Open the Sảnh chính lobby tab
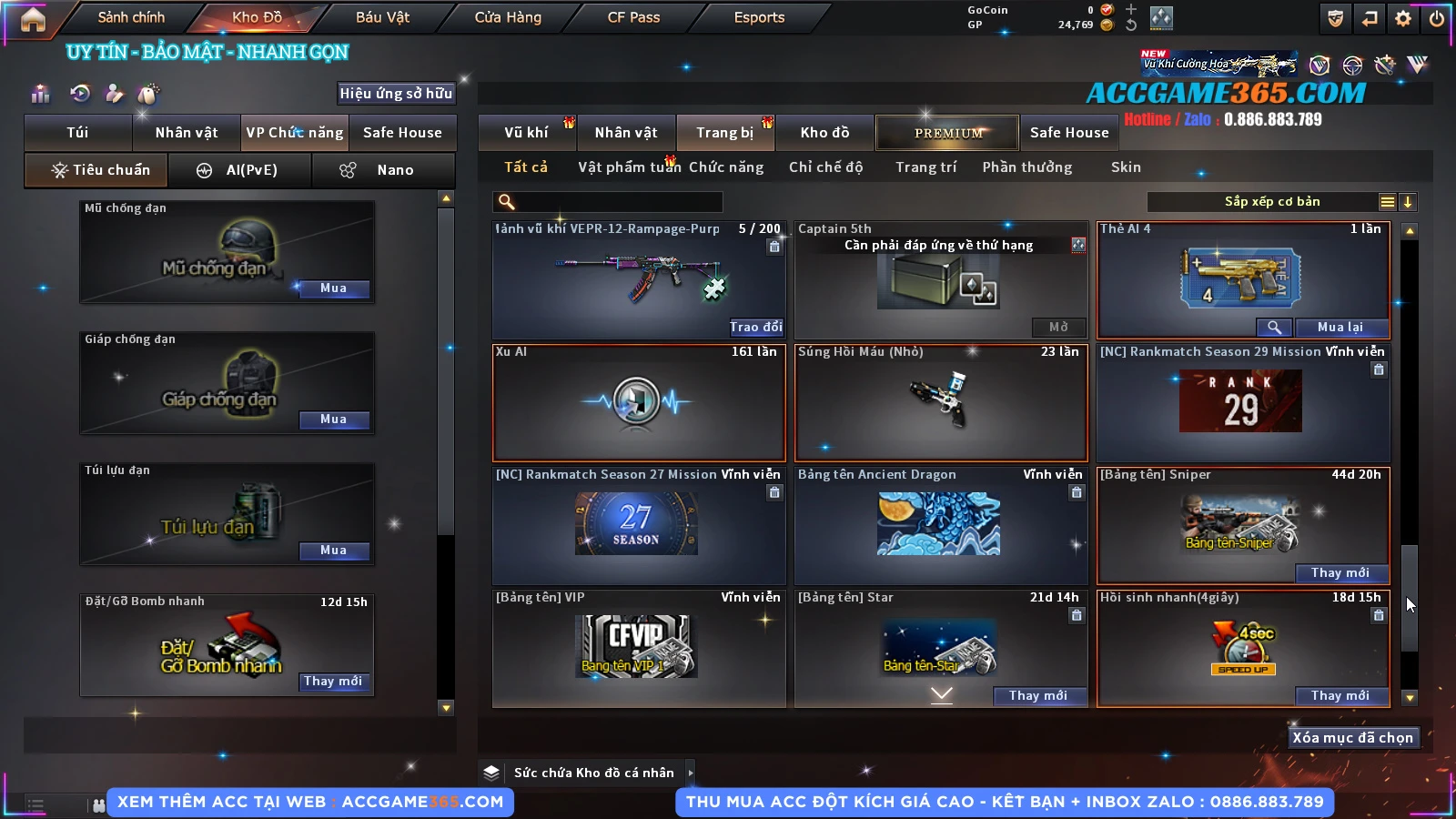 coord(131,17)
